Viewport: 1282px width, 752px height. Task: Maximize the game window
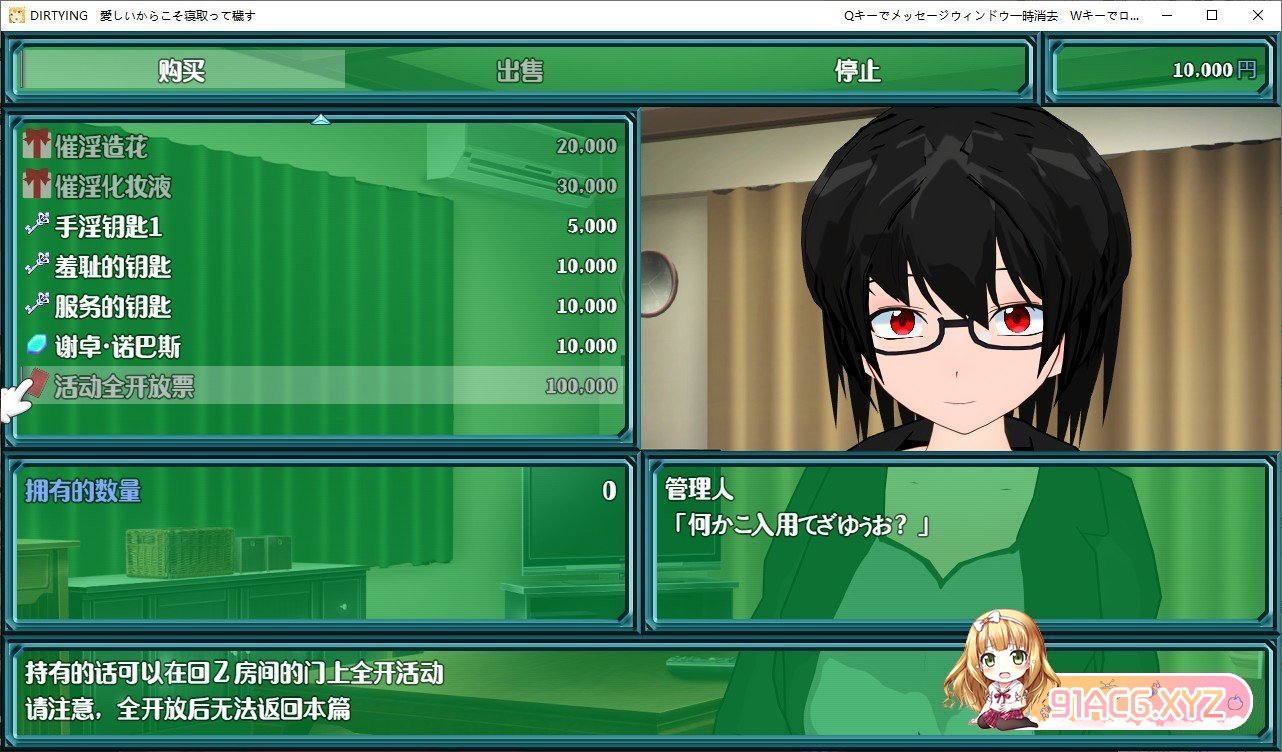1212,15
